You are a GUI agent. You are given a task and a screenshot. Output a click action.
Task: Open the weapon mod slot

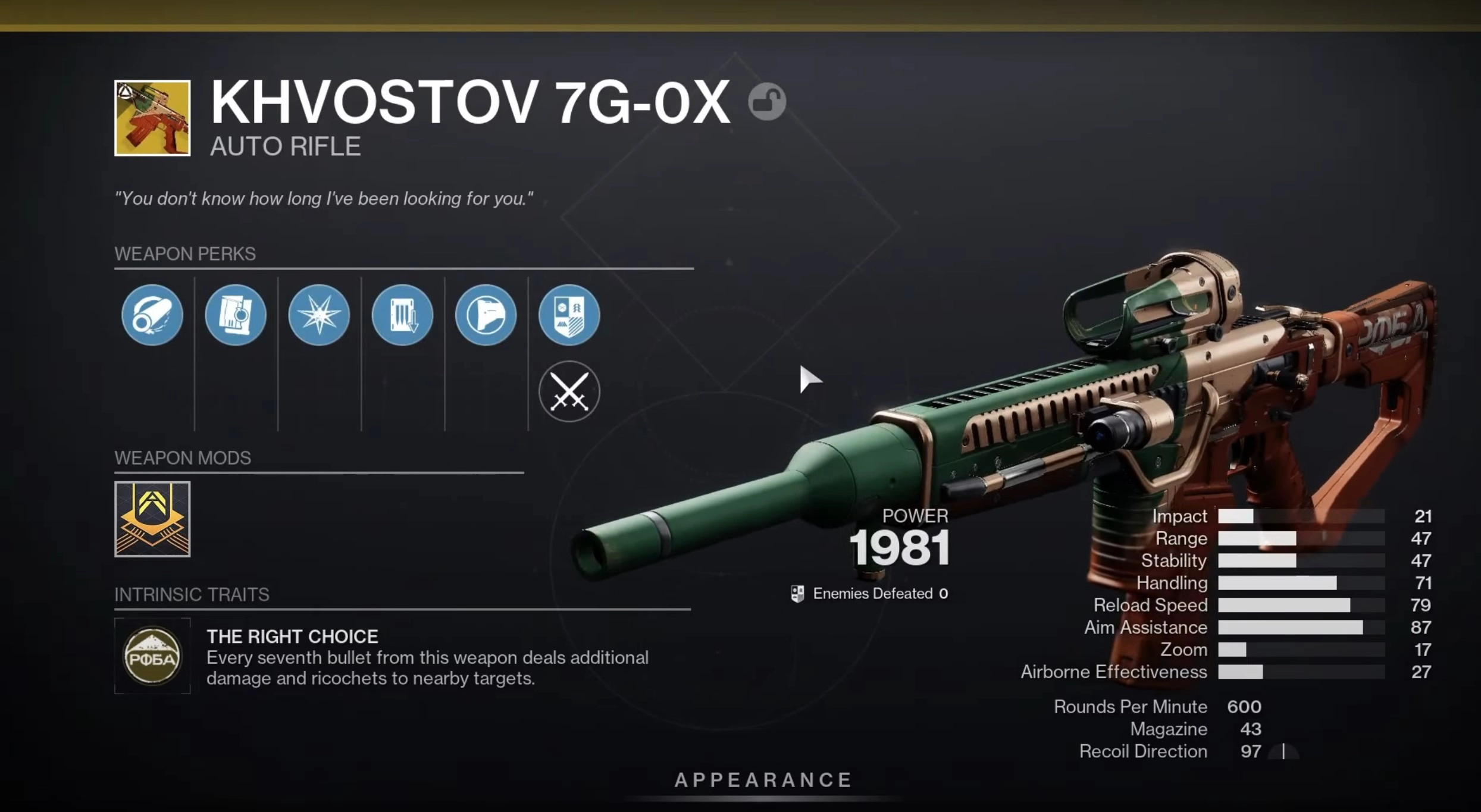point(152,519)
